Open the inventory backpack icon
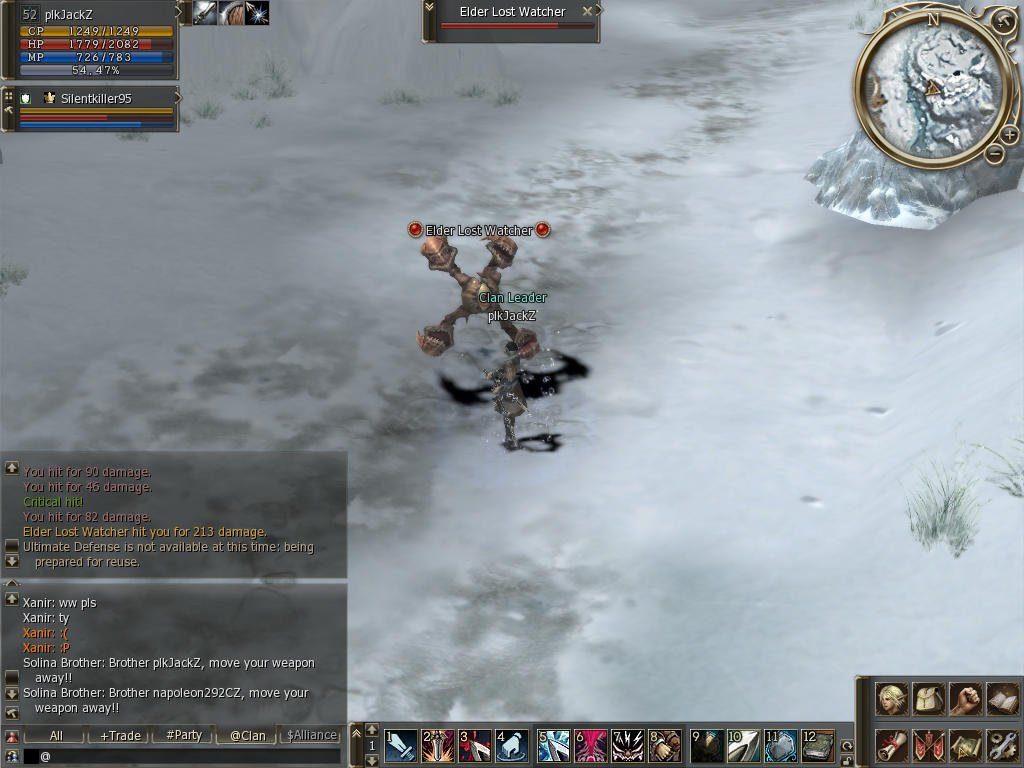 click(929, 698)
